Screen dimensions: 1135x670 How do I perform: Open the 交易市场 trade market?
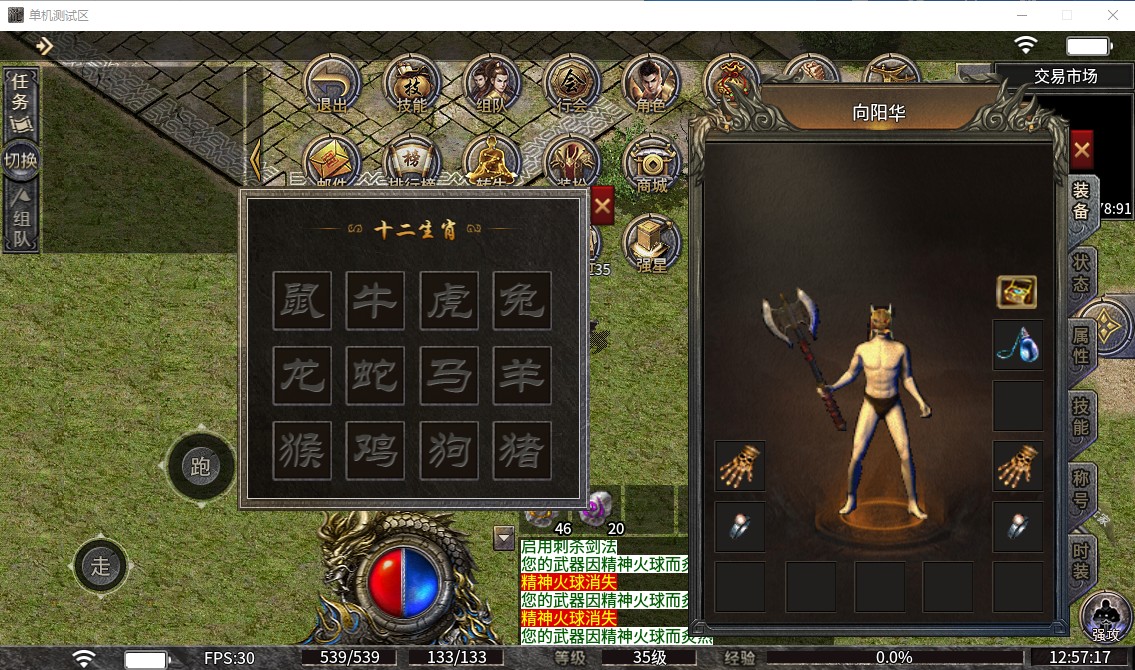pos(1065,76)
